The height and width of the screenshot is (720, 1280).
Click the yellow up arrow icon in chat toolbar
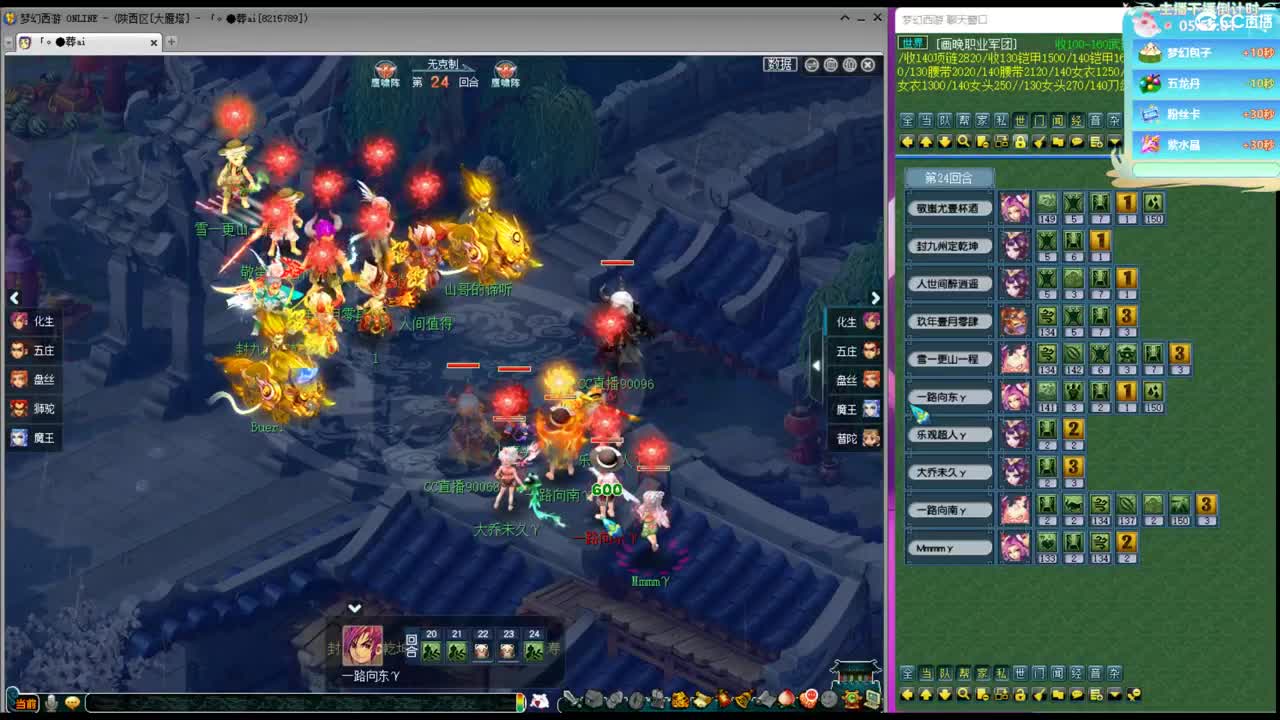(924, 142)
